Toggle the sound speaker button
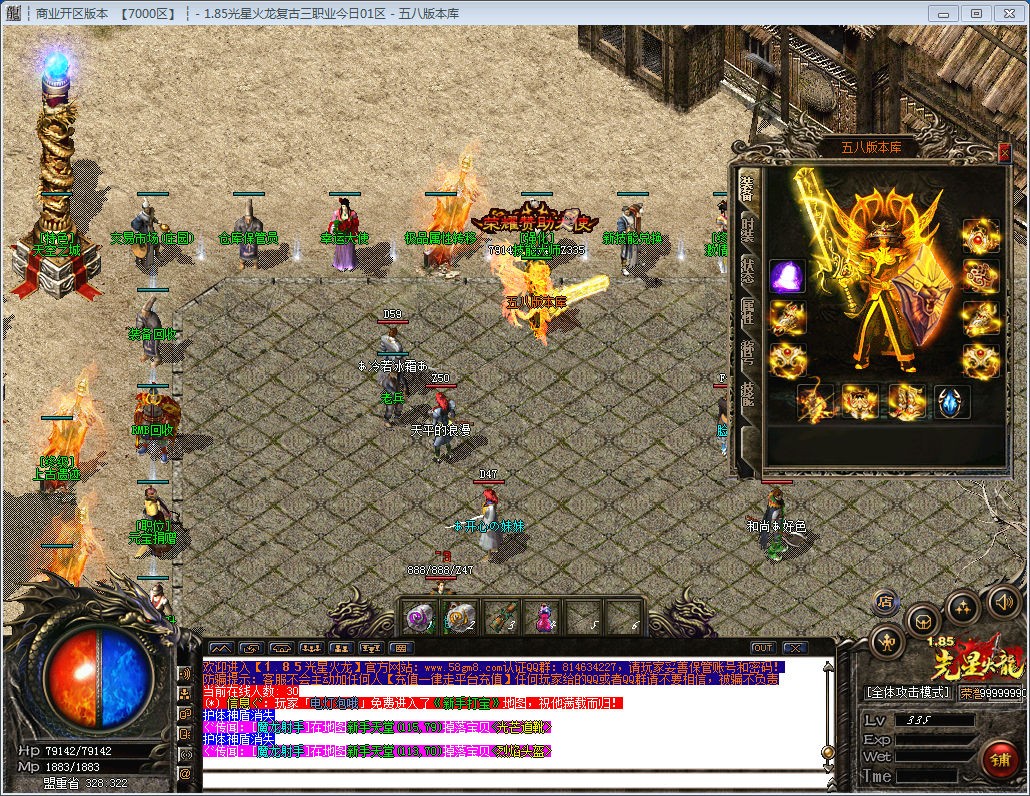This screenshot has height=796, width=1030. tap(1003, 602)
